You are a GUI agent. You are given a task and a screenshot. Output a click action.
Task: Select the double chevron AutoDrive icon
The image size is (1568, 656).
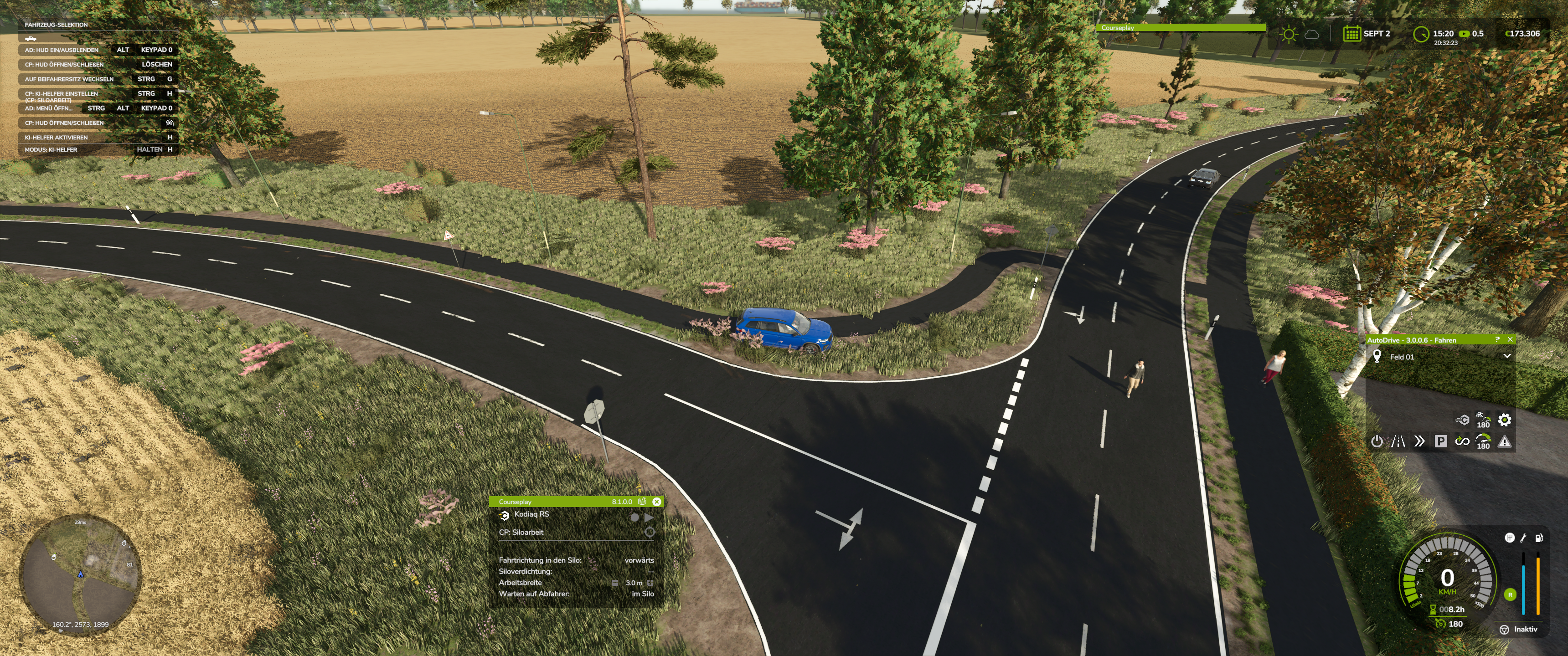tap(1419, 442)
